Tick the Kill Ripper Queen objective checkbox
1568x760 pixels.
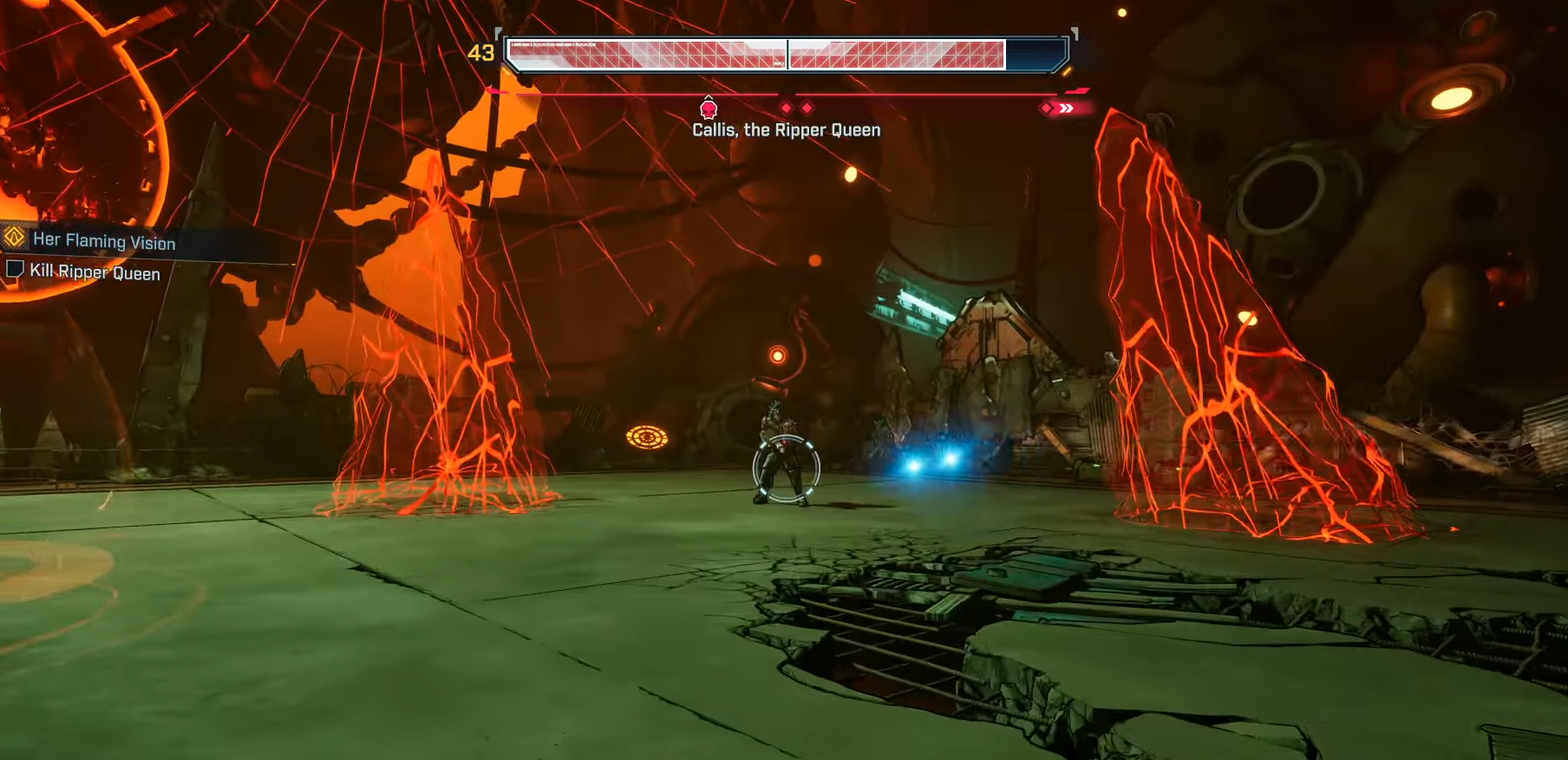click(x=14, y=269)
